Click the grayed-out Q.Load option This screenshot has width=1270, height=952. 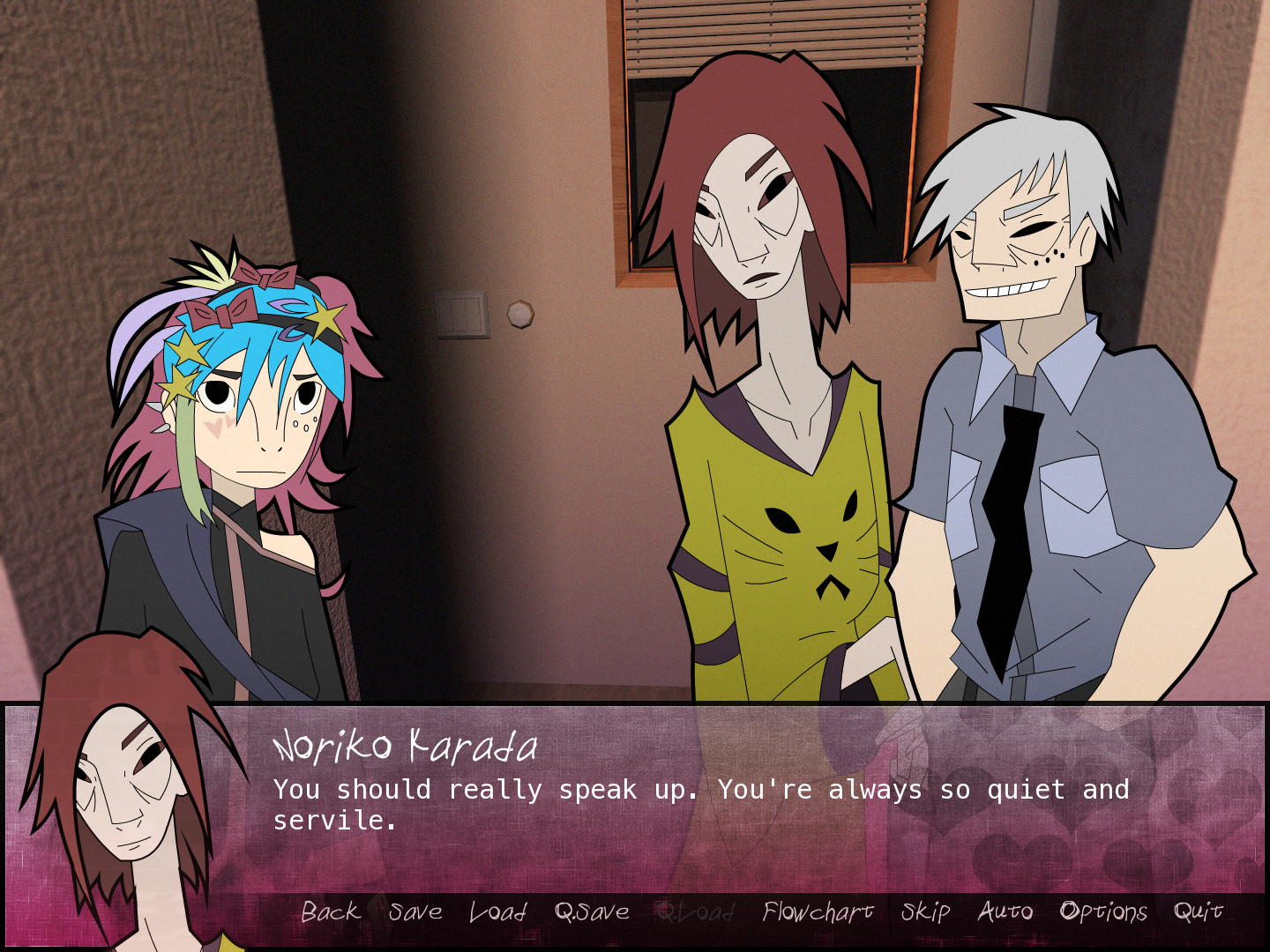click(697, 912)
